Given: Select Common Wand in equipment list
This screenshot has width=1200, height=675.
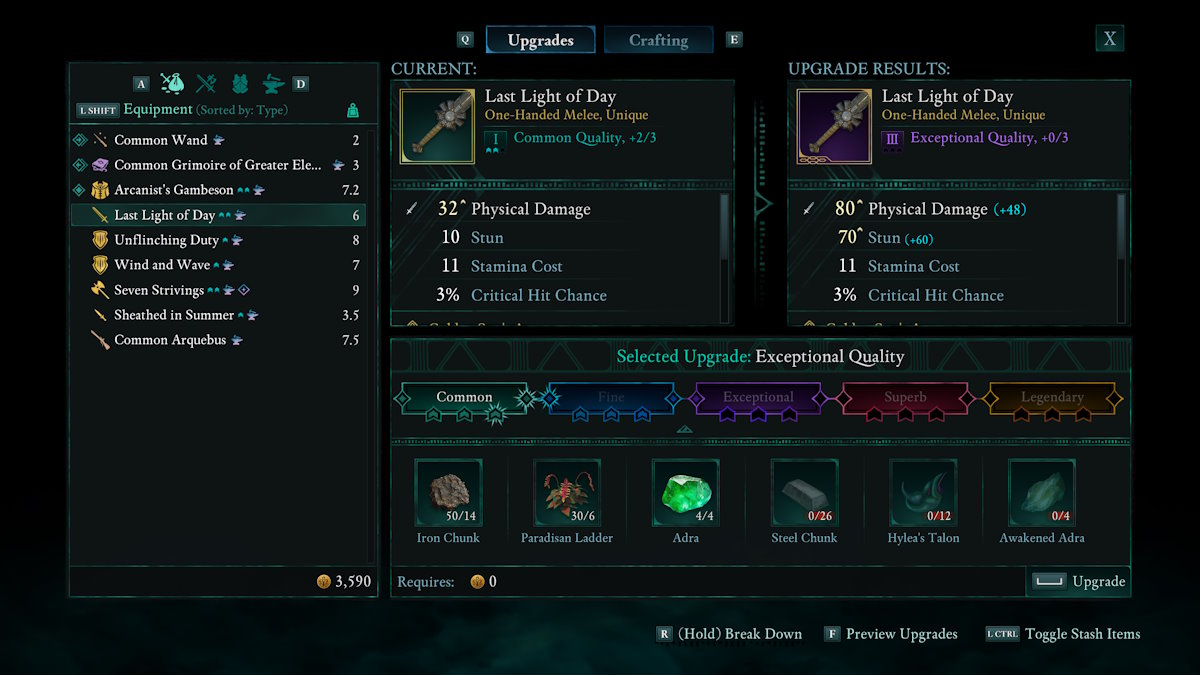Looking at the screenshot, I should pyautogui.click(x=161, y=140).
